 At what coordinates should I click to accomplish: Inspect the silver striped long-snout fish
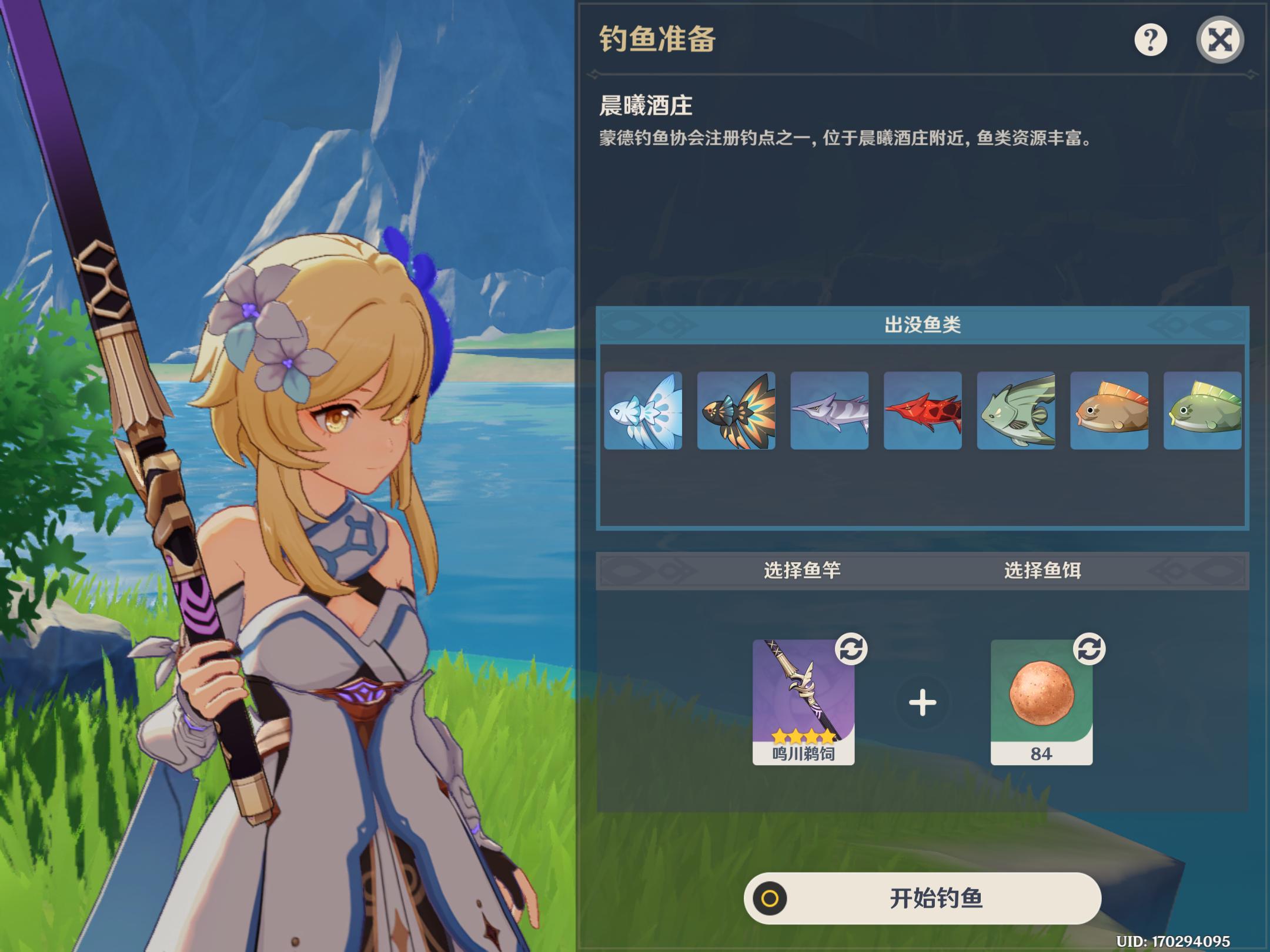830,411
